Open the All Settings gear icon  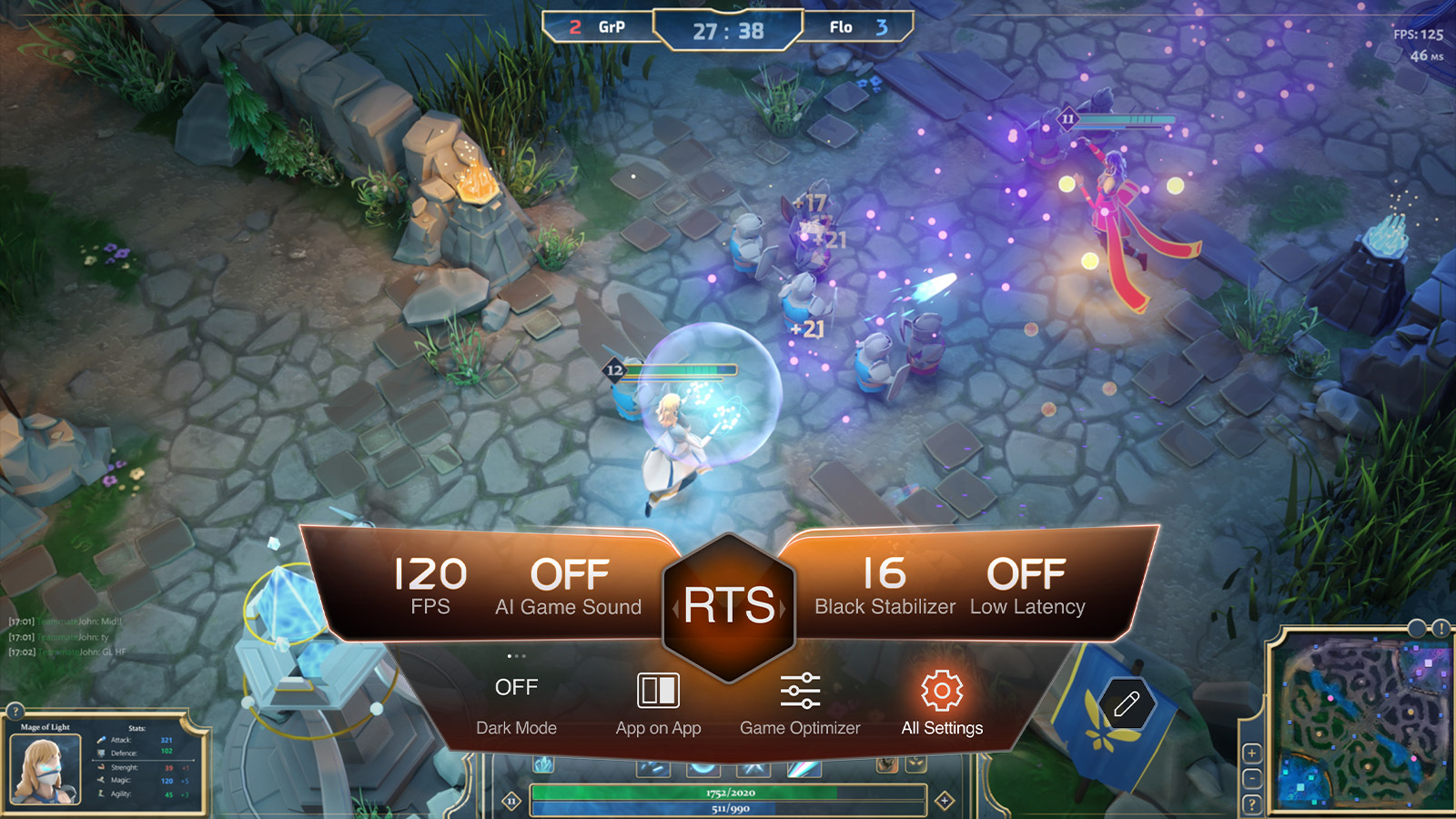pyautogui.click(x=942, y=693)
